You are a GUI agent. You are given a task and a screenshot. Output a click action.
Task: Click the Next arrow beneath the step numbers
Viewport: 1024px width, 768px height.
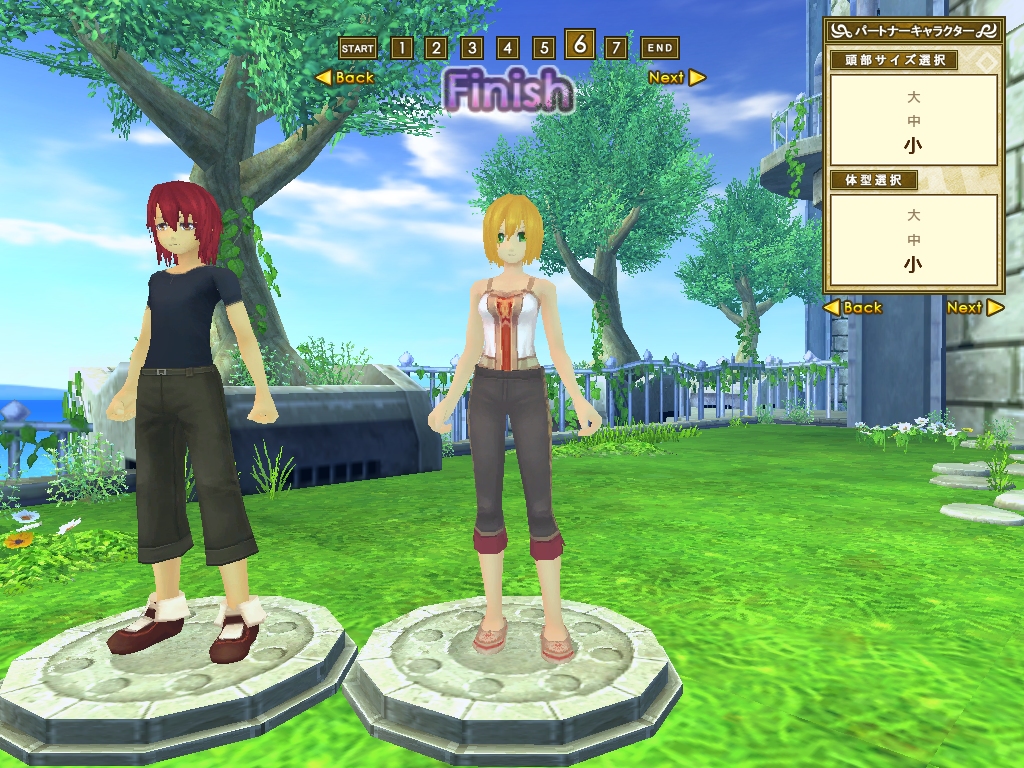click(x=676, y=77)
